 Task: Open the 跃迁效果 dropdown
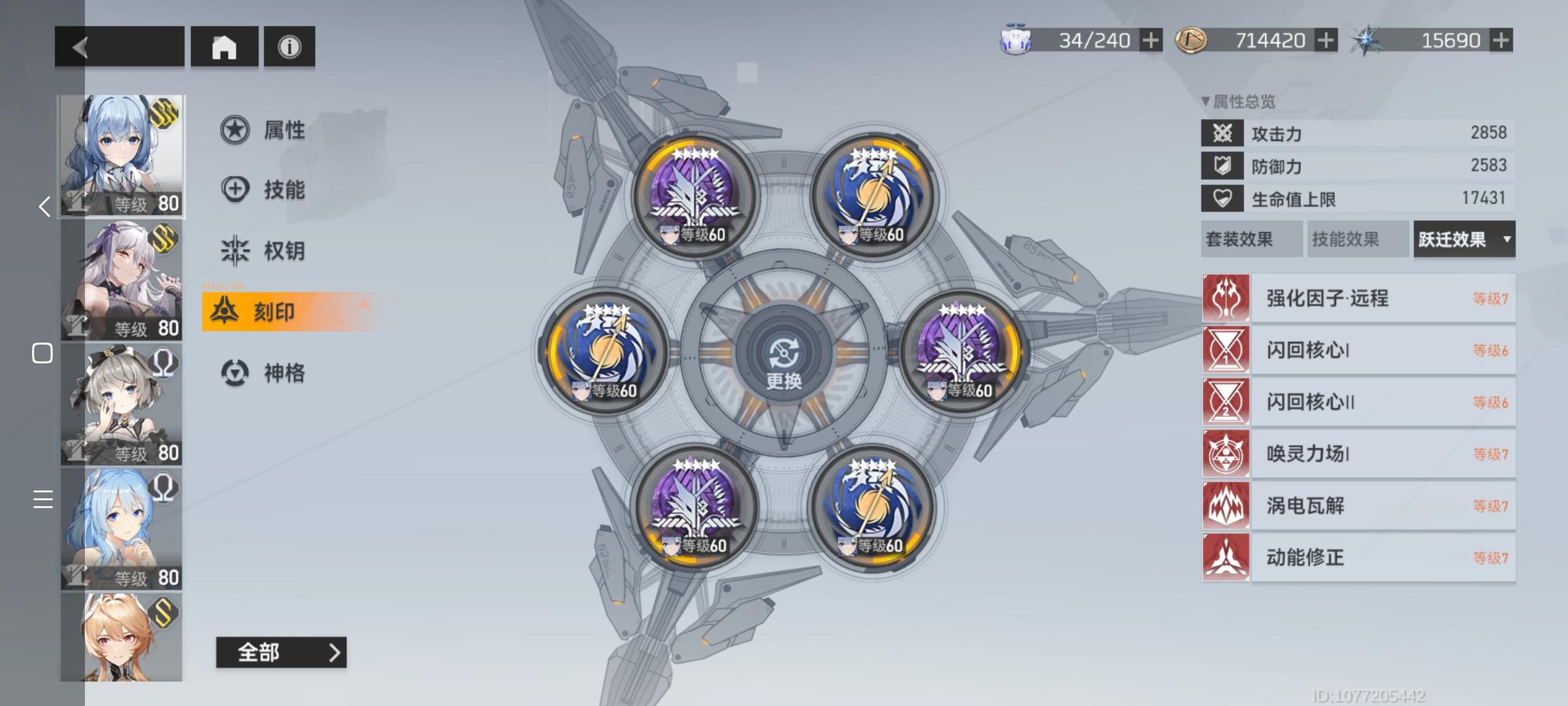1463,239
